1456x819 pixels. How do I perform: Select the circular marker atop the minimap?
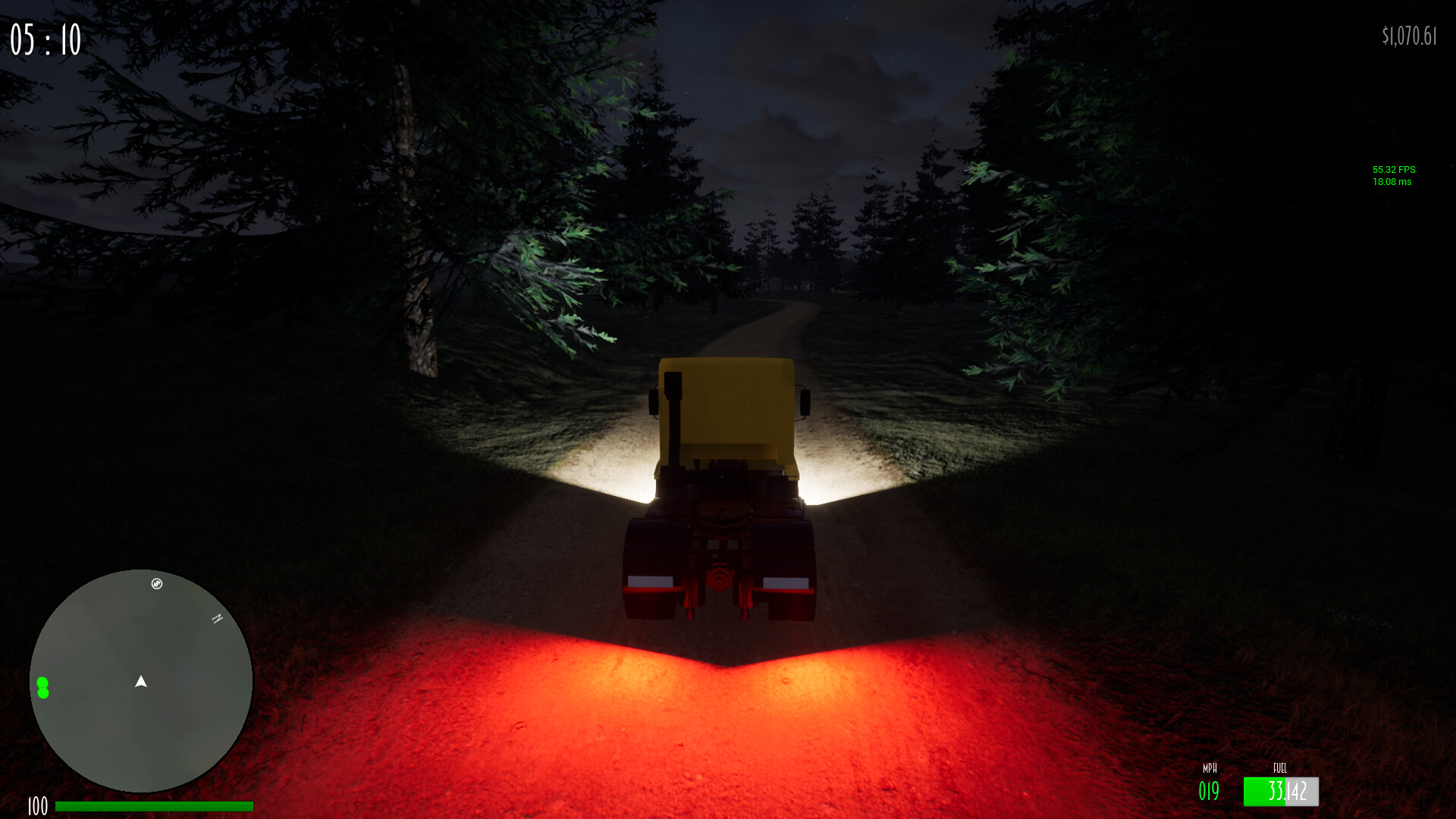coord(157,584)
